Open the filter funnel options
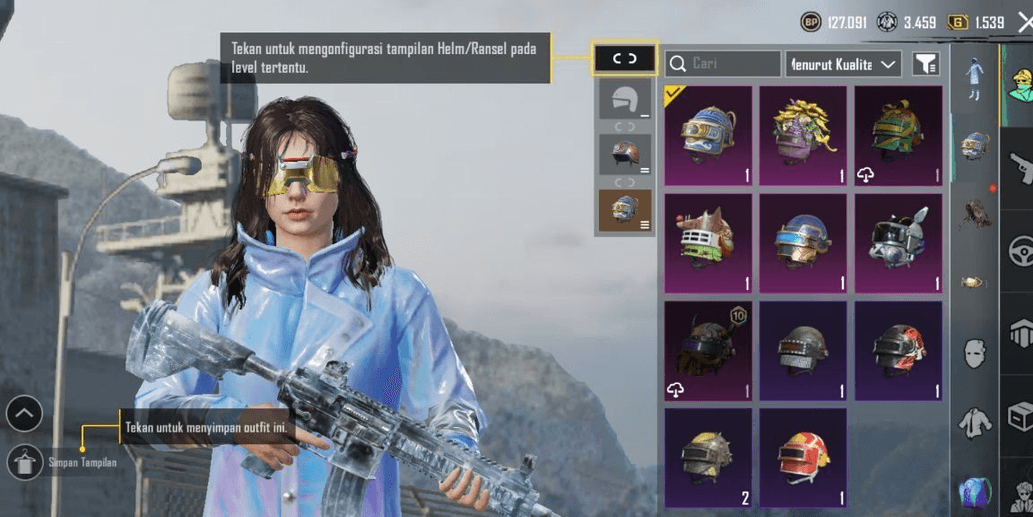Screen dimensions: 1033x517 (x=926, y=64)
